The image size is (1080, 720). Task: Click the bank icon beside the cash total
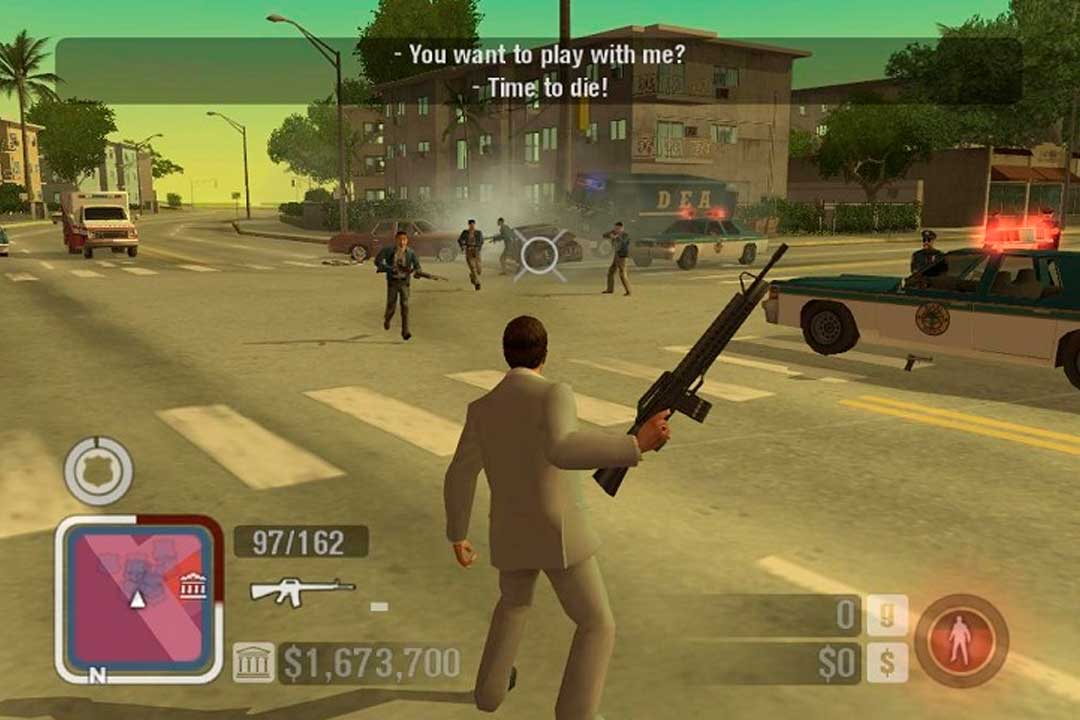(253, 663)
